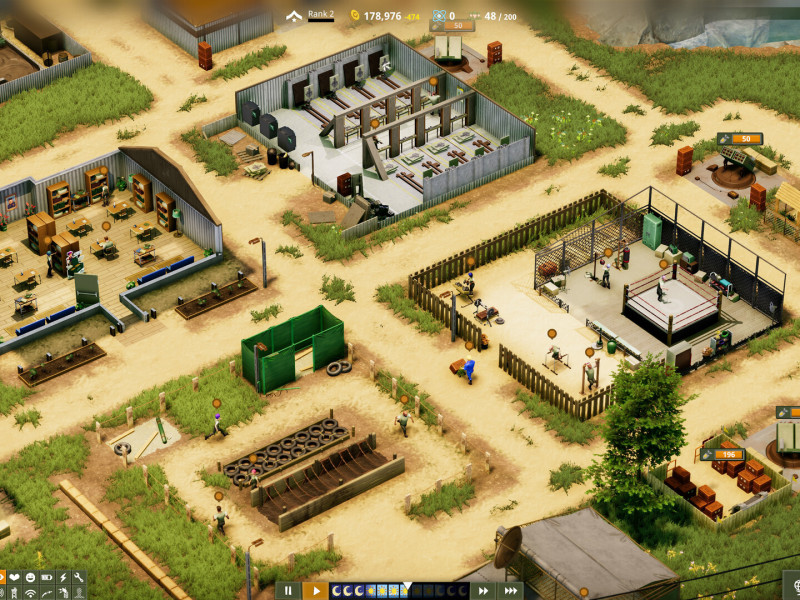This screenshot has height=600, width=800.
Task: Toggle the smiley face morale overlay
Action: (30, 578)
